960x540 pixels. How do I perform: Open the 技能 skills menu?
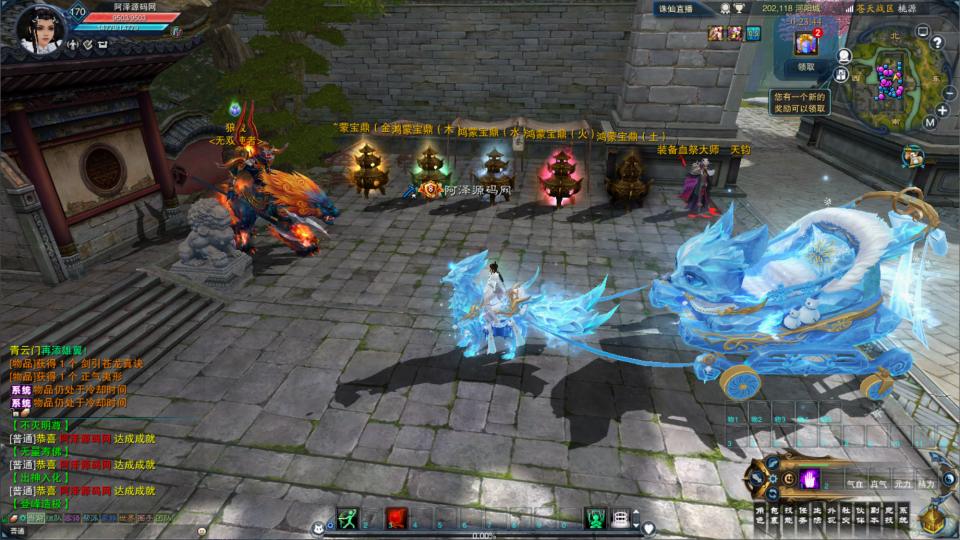pyautogui.click(x=788, y=513)
